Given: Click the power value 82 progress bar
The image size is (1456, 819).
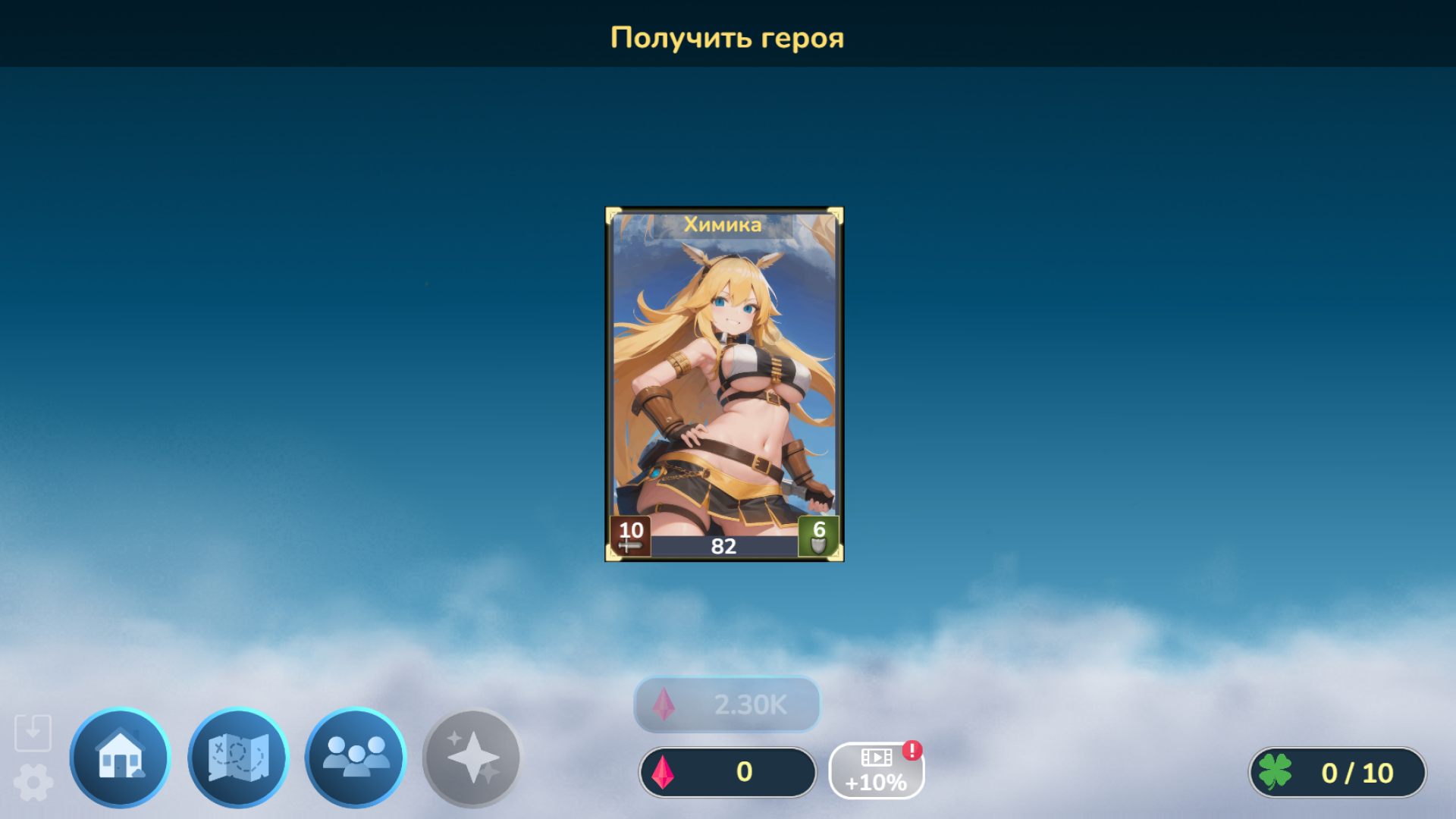Looking at the screenshot, I should (x=726, y=545).
